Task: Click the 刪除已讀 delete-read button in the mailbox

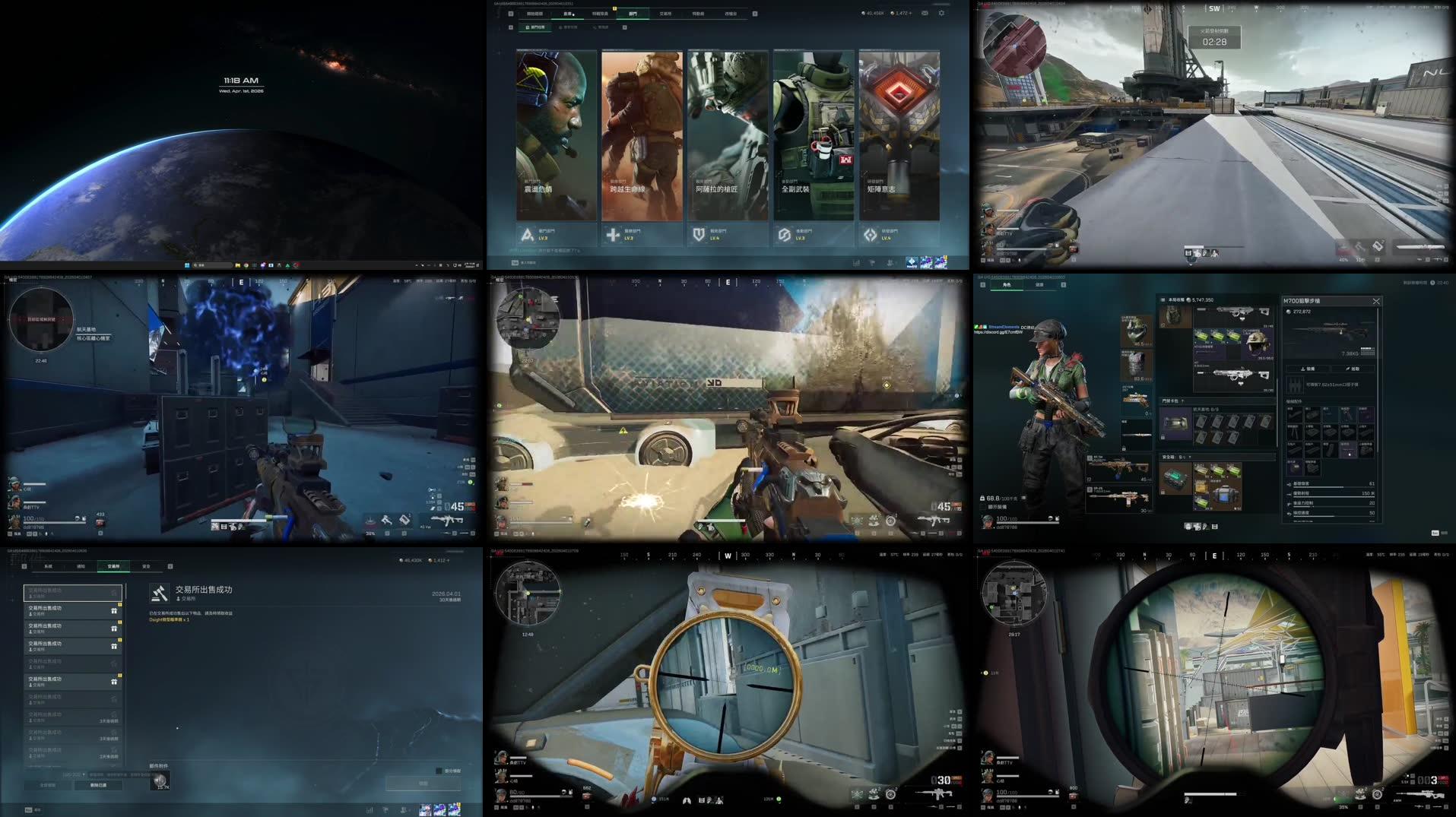Action: 97,785
